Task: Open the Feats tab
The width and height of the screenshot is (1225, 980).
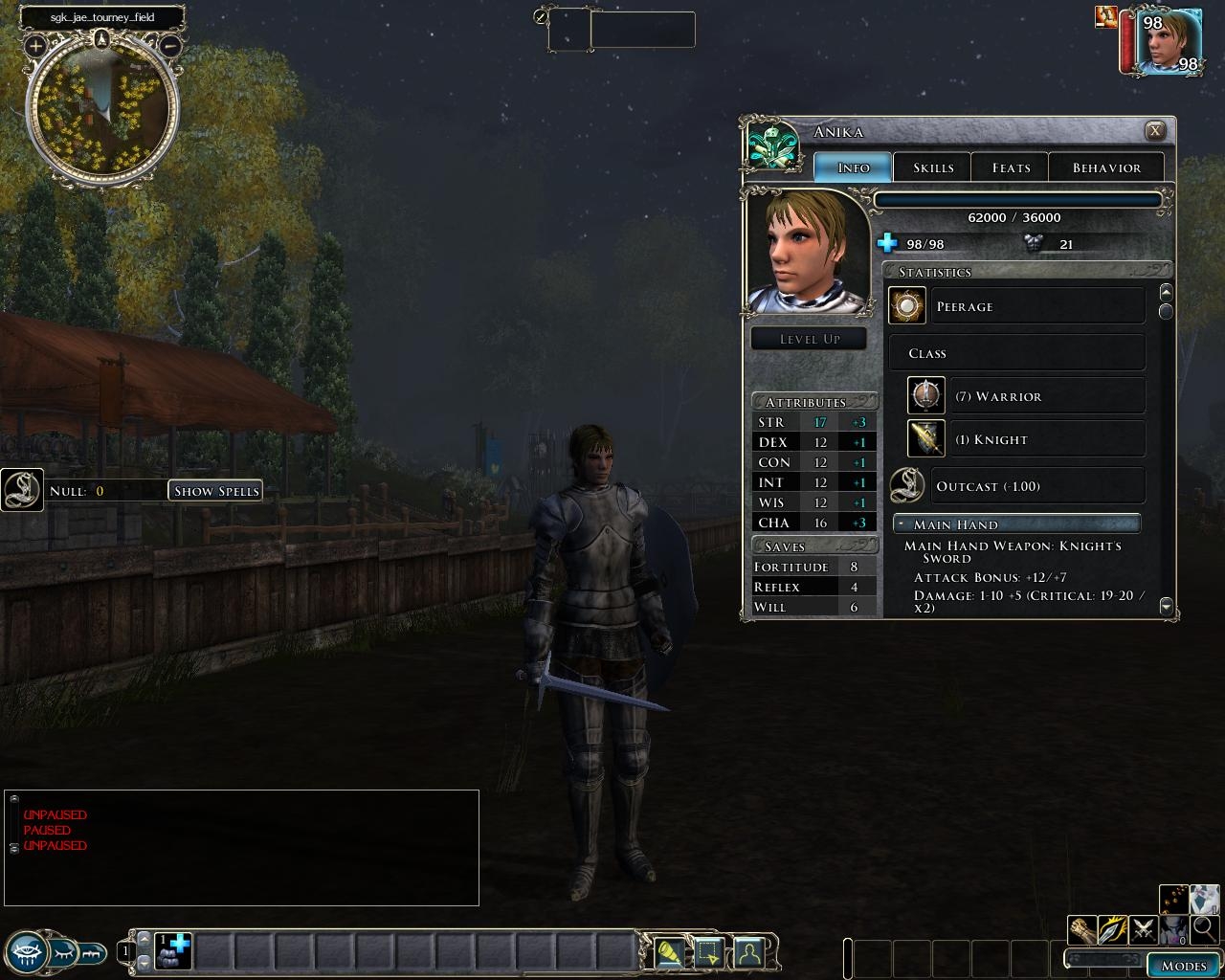Action: 1011,167
